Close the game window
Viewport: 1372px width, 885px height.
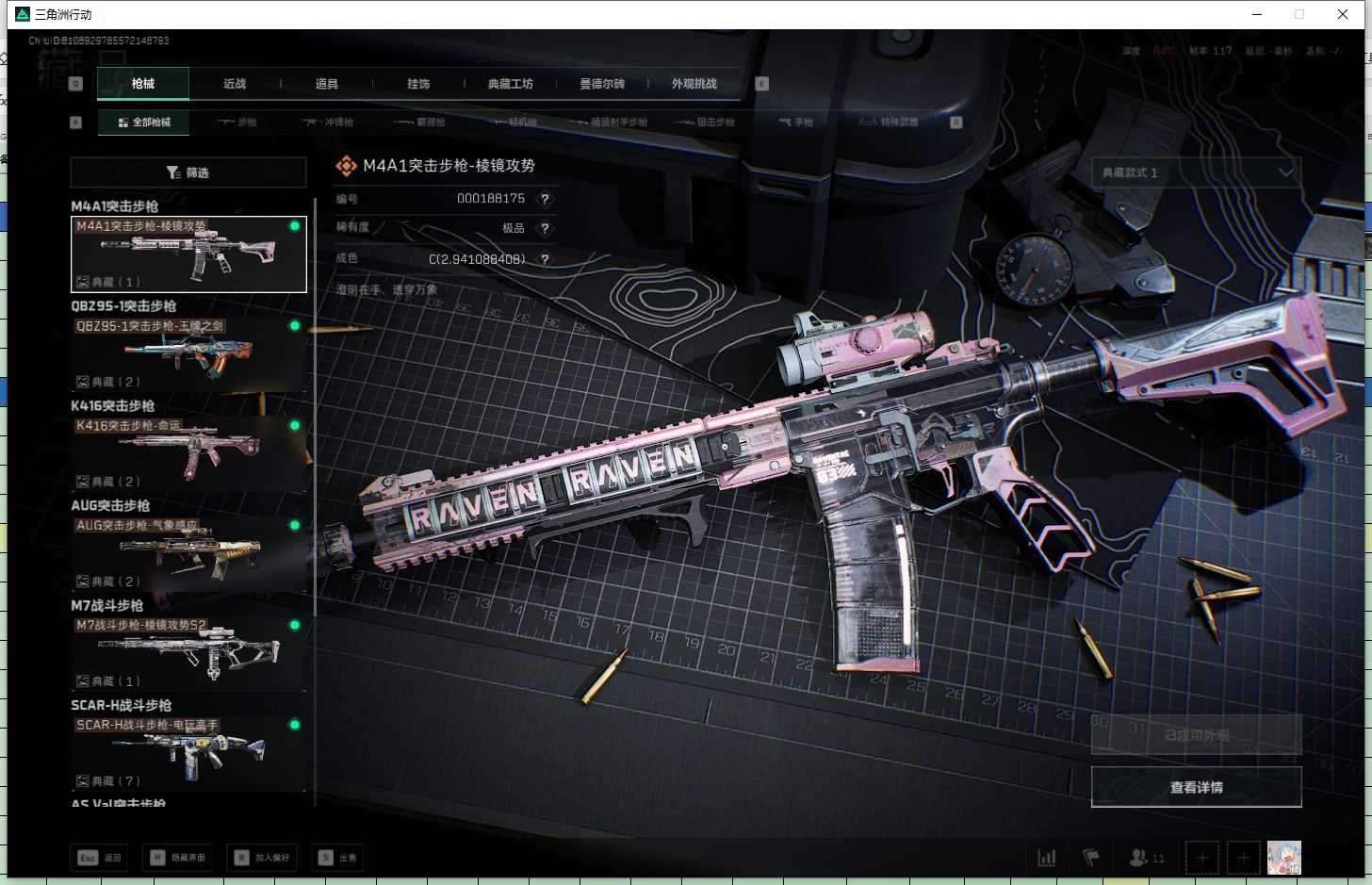click(1343, 14)
